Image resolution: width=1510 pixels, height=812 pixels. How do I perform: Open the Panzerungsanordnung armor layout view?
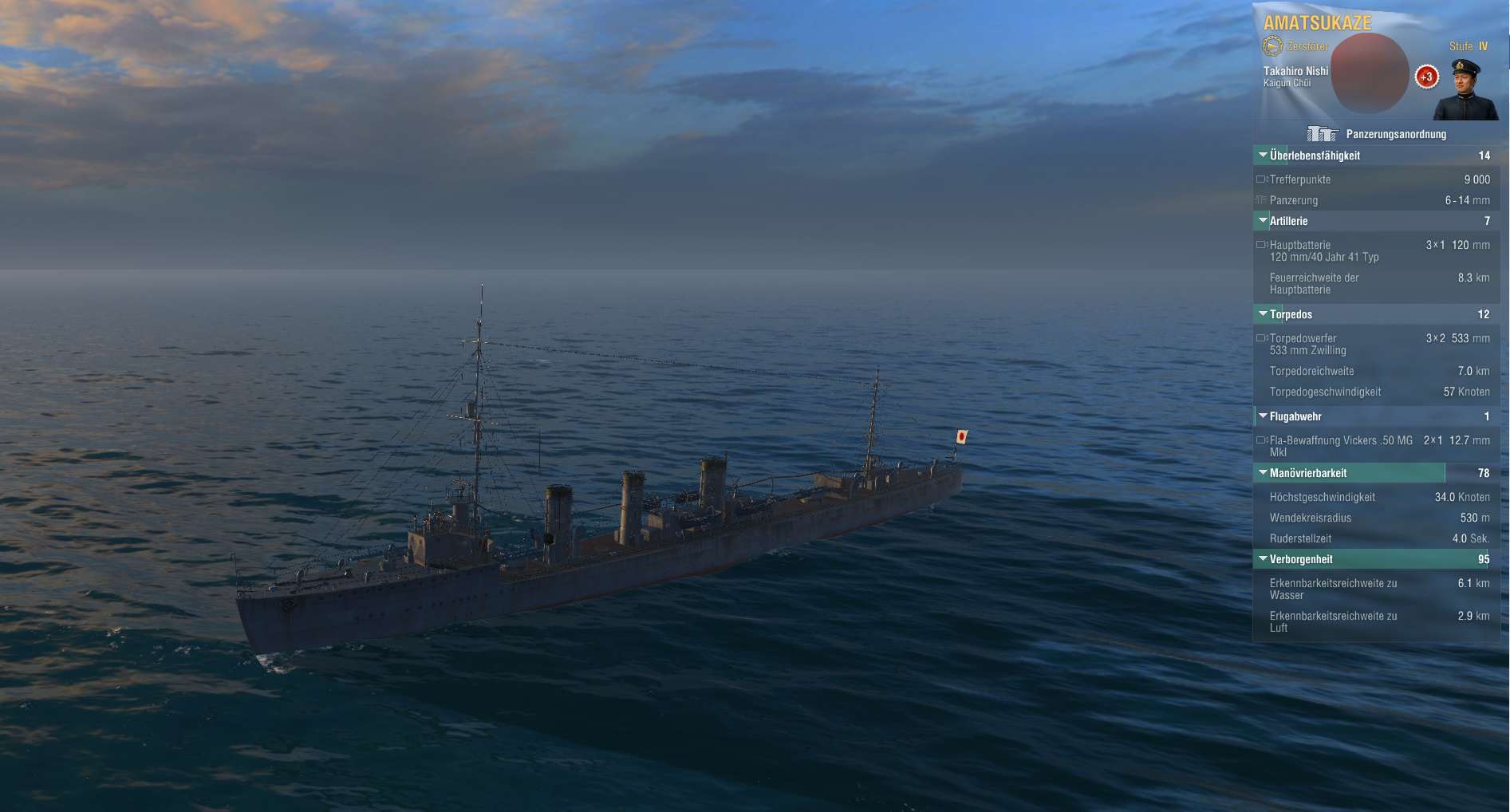(1377, 134)
